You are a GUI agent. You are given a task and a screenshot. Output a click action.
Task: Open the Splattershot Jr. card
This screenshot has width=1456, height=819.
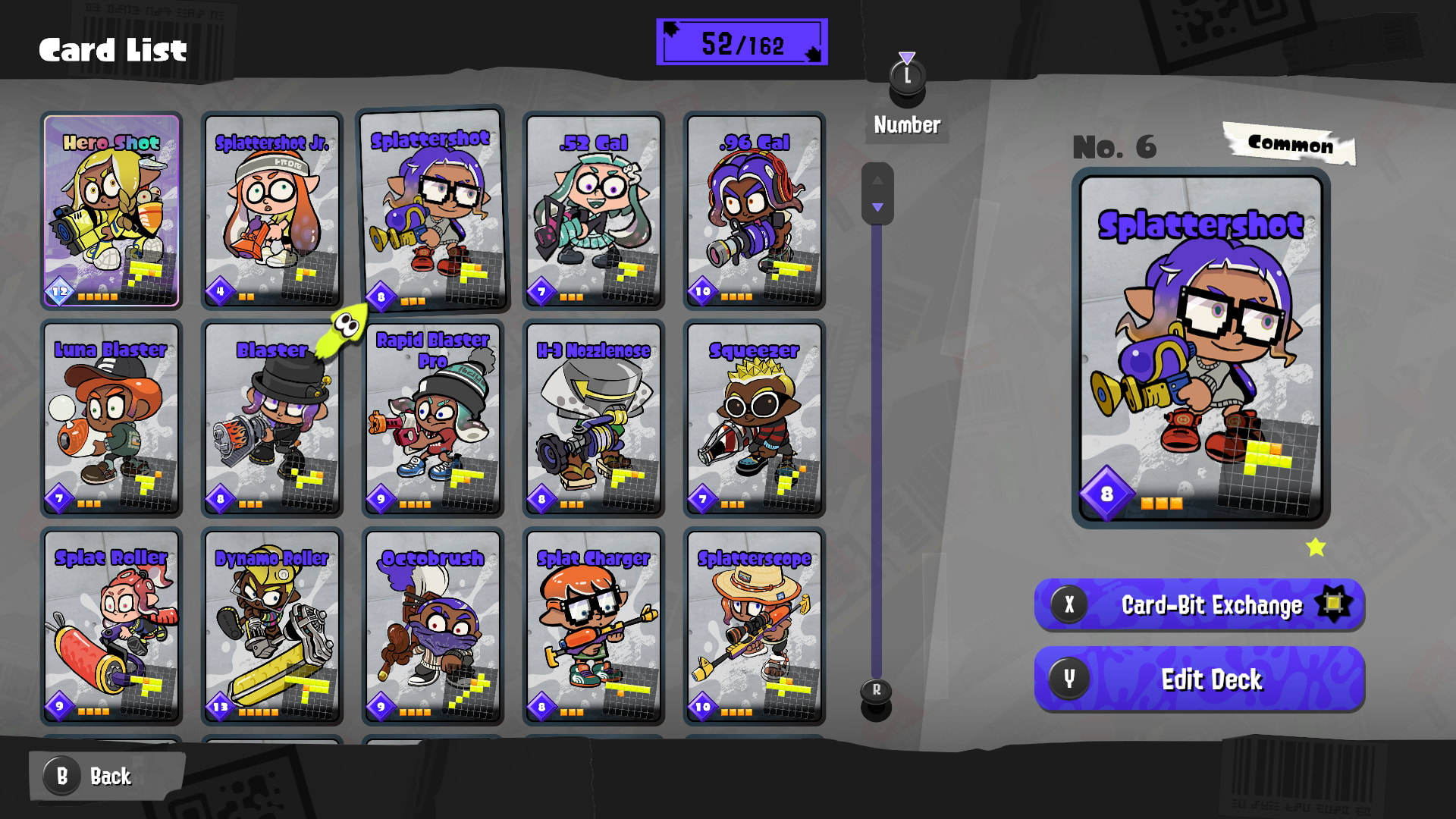pos(272,212)
